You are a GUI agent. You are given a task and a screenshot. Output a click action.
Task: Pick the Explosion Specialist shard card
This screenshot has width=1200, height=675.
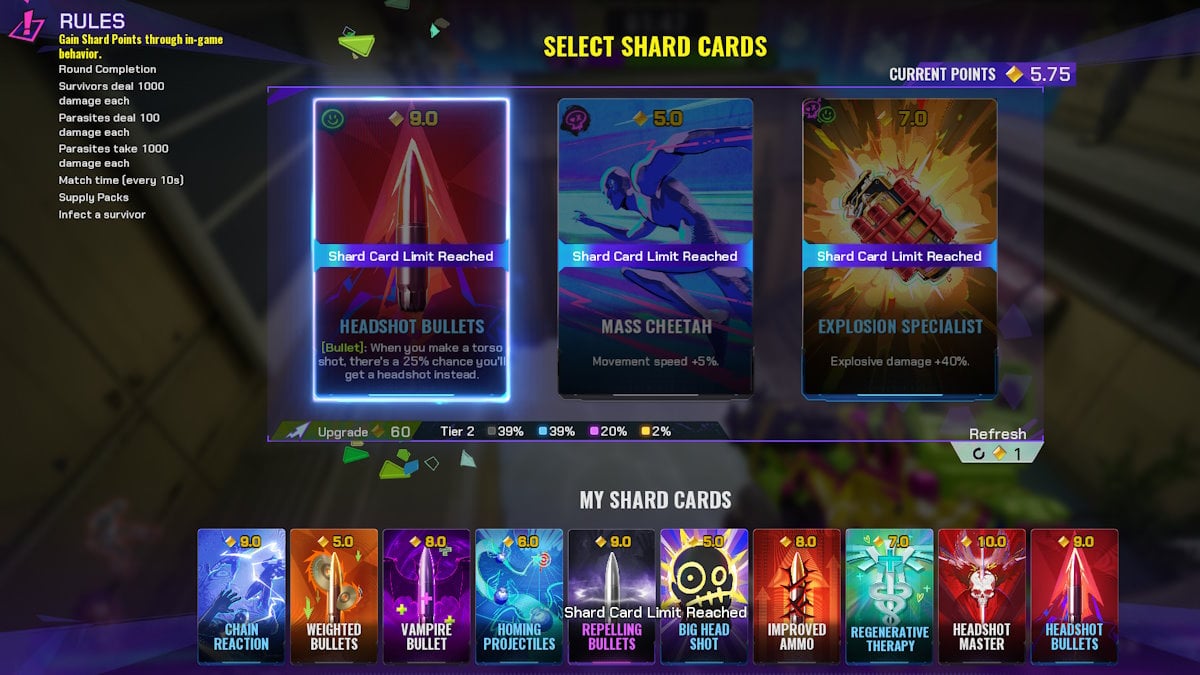tap(899, 250)
